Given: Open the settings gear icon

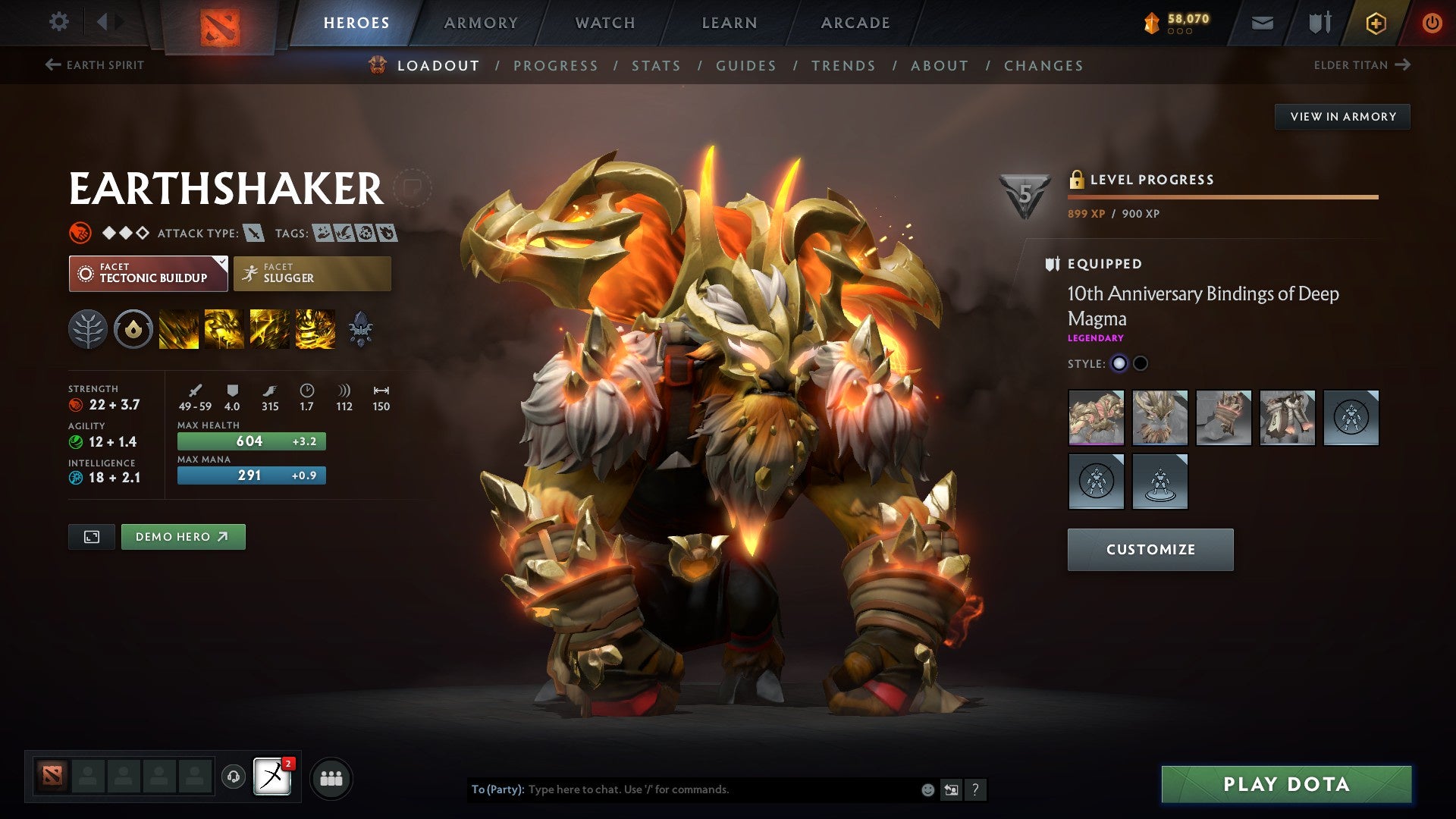Looking at the screenshot, I should (x=58, y=22).
